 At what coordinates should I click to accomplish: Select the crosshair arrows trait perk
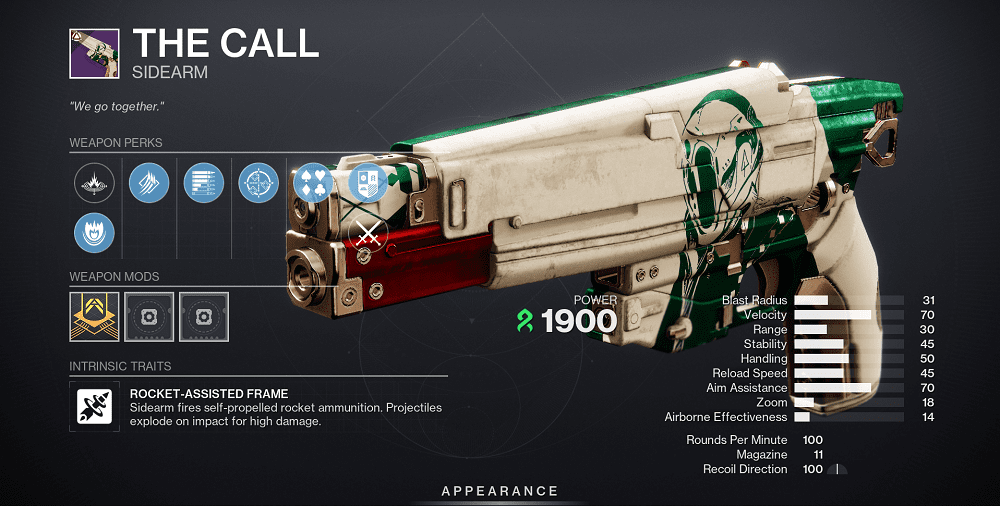(259, 183)
